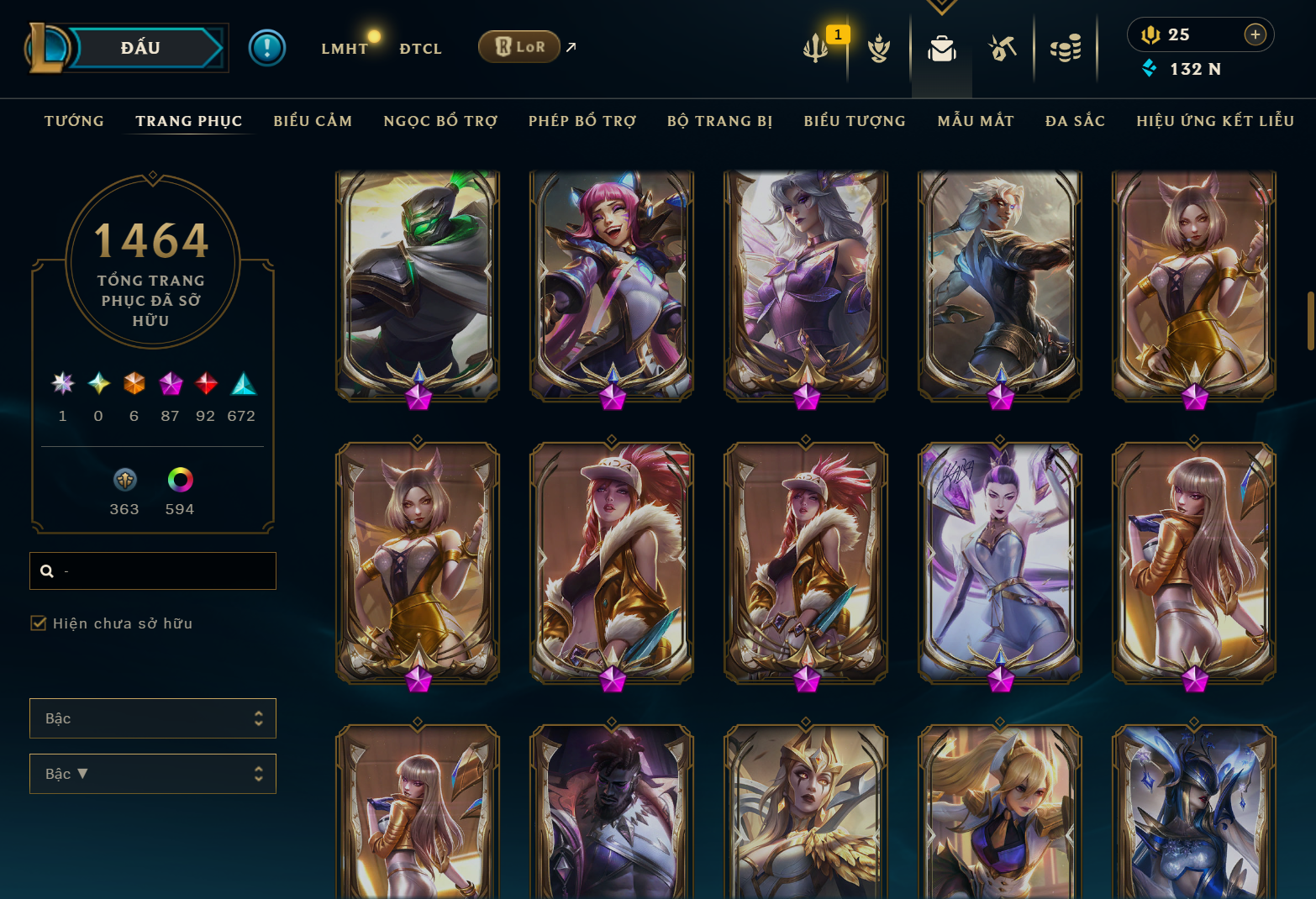Click the trident profile icon with notification badge
Viewport: 1316px width, 899px height.
coord(818,48)
